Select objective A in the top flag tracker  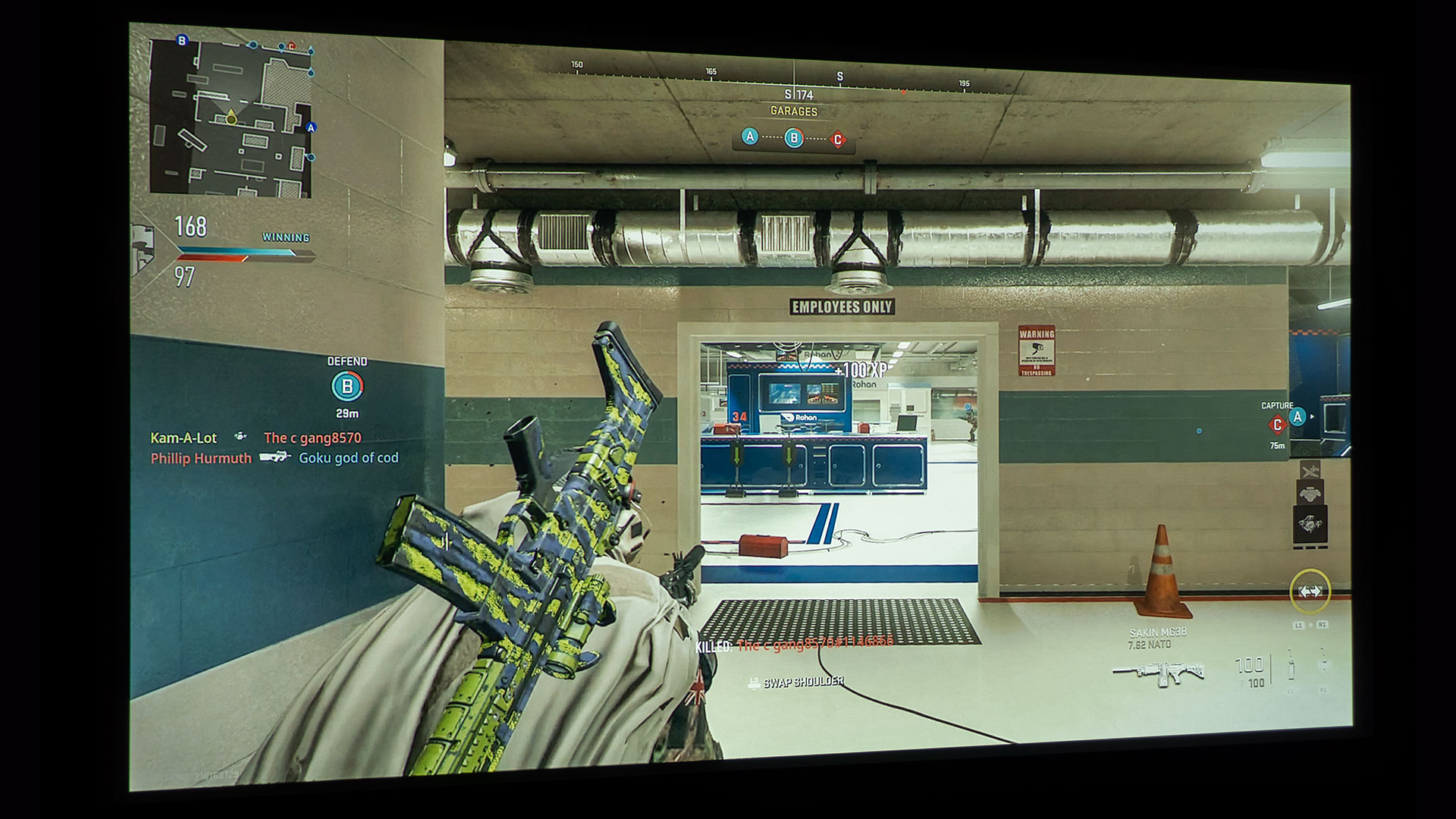coord(749,136)
